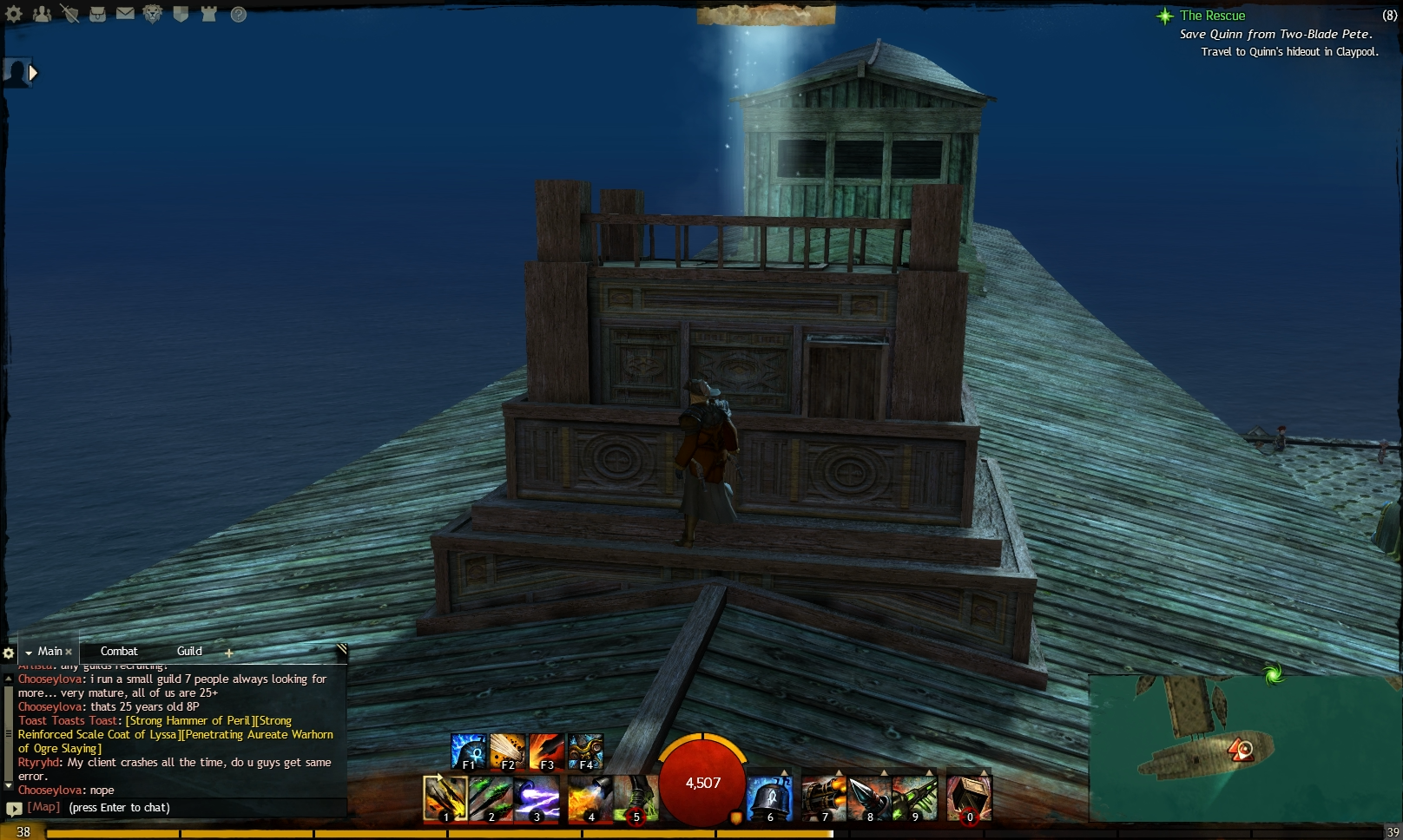1403x840 pixels.
Task: Open World vs World with the tower icon
Action: pos(208,12)
